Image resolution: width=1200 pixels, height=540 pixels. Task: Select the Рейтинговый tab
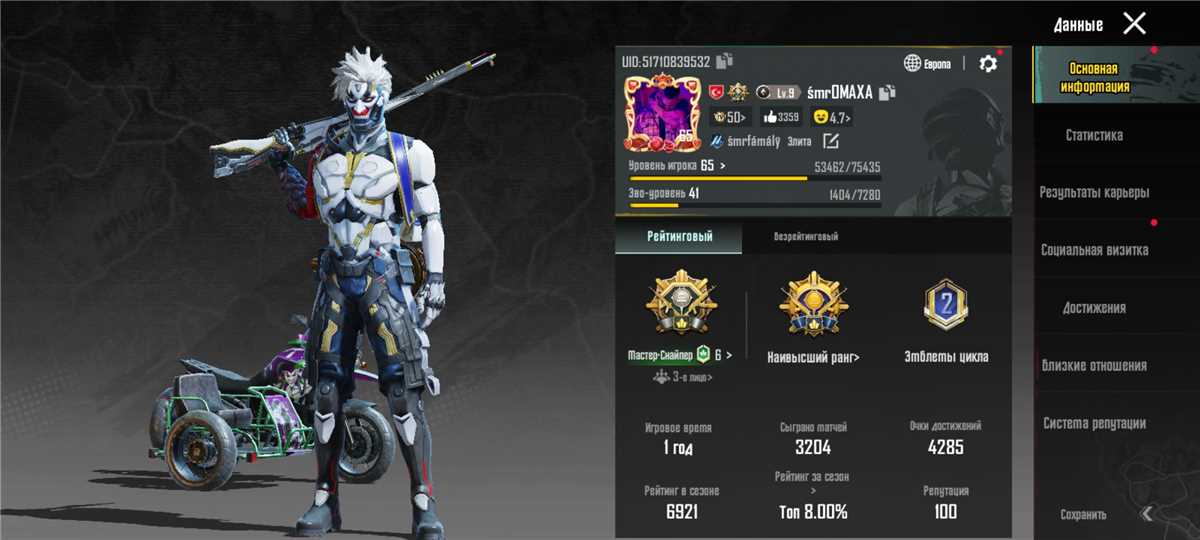coord(678,237)
